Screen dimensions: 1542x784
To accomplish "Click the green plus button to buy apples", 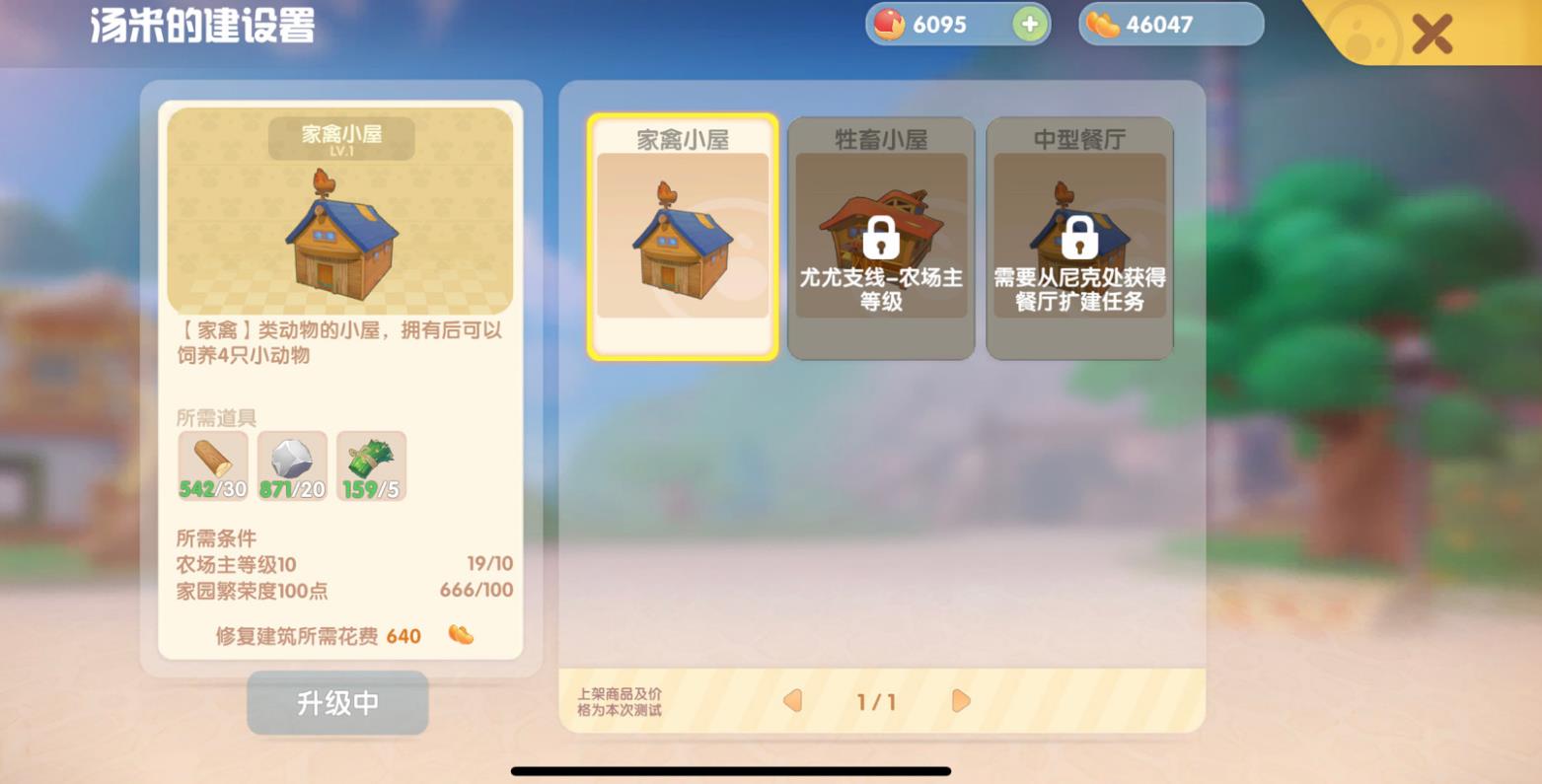I will tap(1027, 23).
